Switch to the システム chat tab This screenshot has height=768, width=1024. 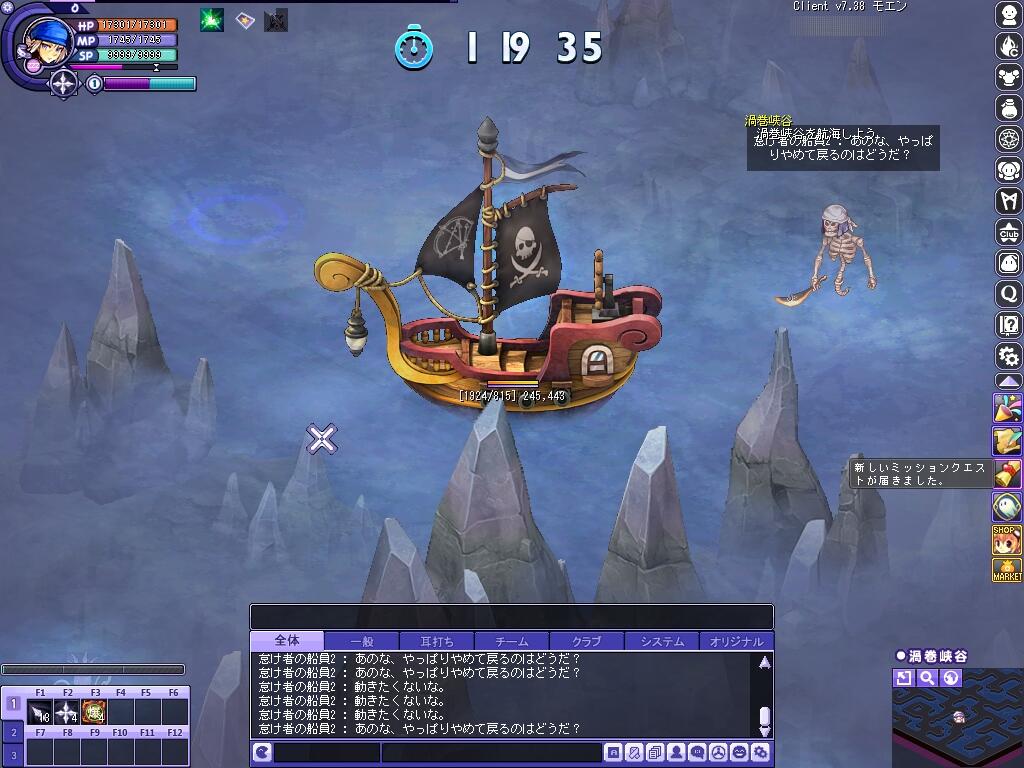661,641
